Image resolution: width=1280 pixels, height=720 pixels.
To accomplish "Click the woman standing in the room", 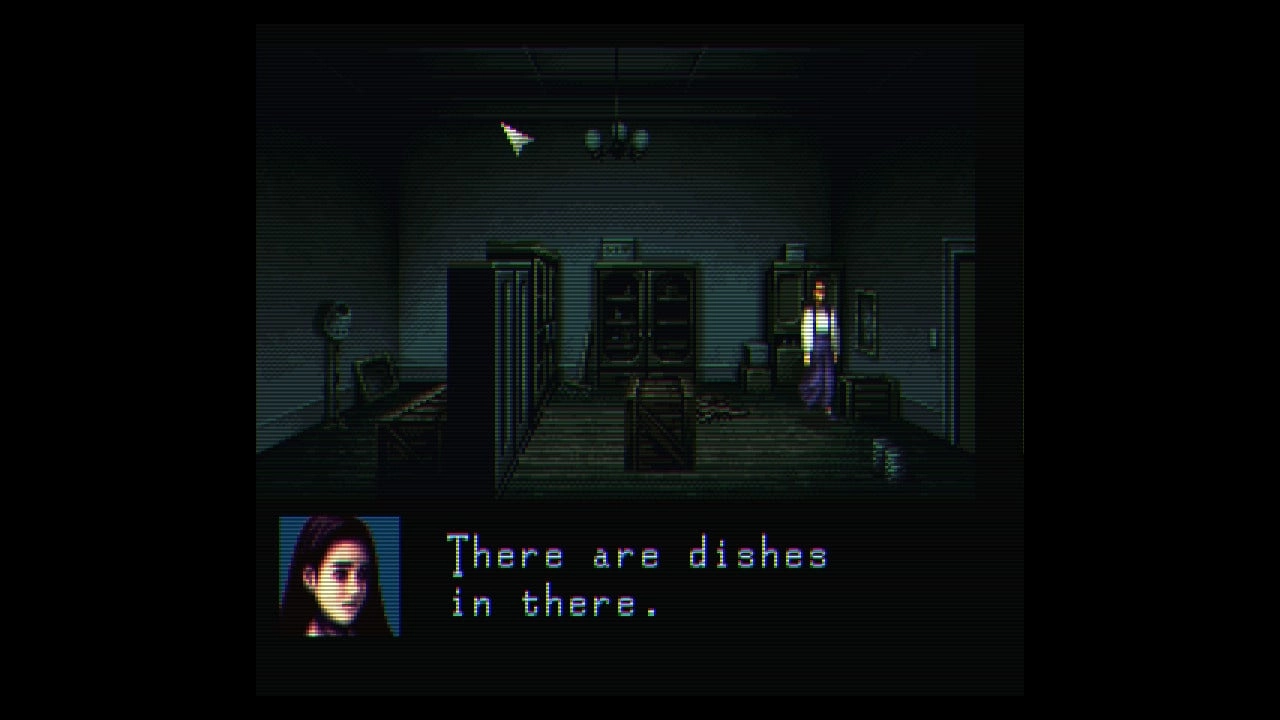I will coord(818,343).
